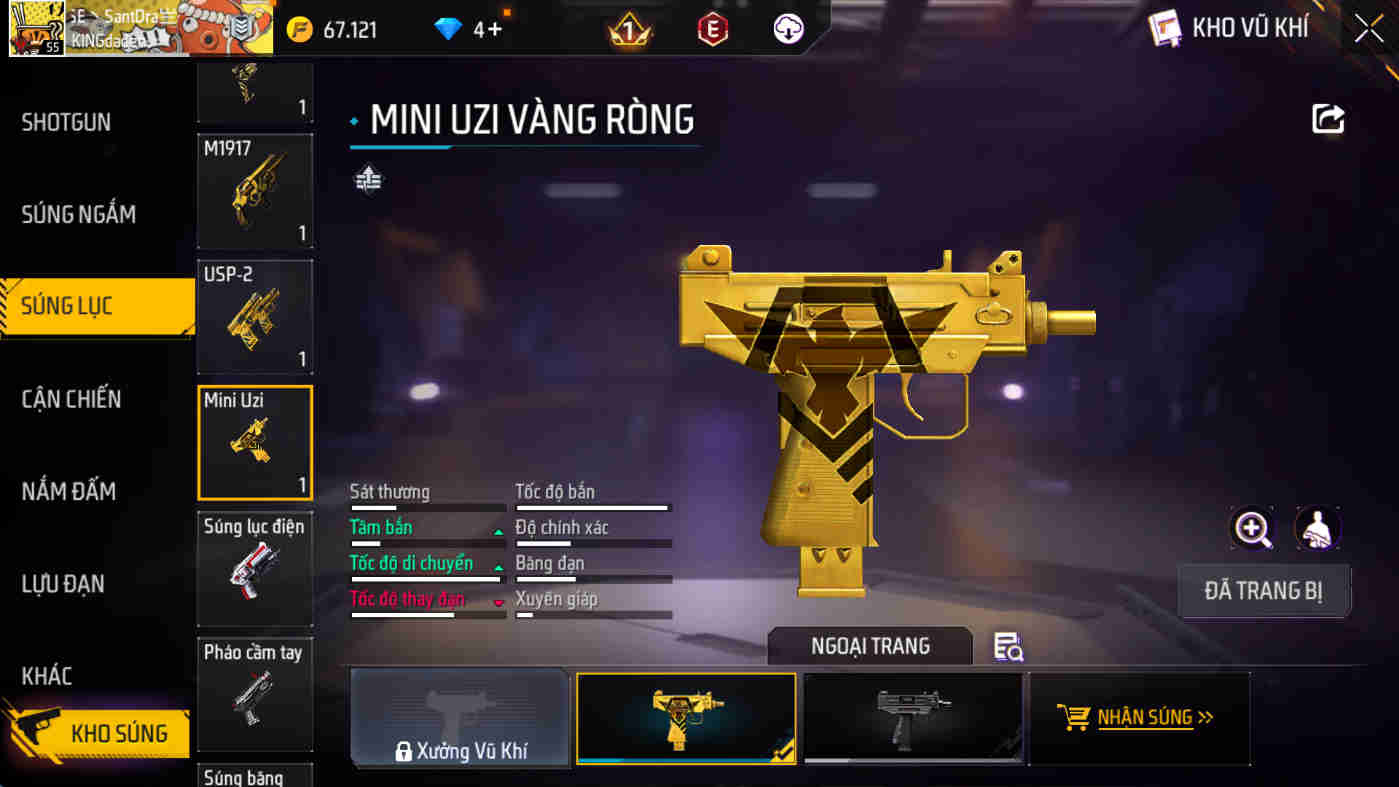Pick the USP-2 weapon slot

click(x=255, y=317)
